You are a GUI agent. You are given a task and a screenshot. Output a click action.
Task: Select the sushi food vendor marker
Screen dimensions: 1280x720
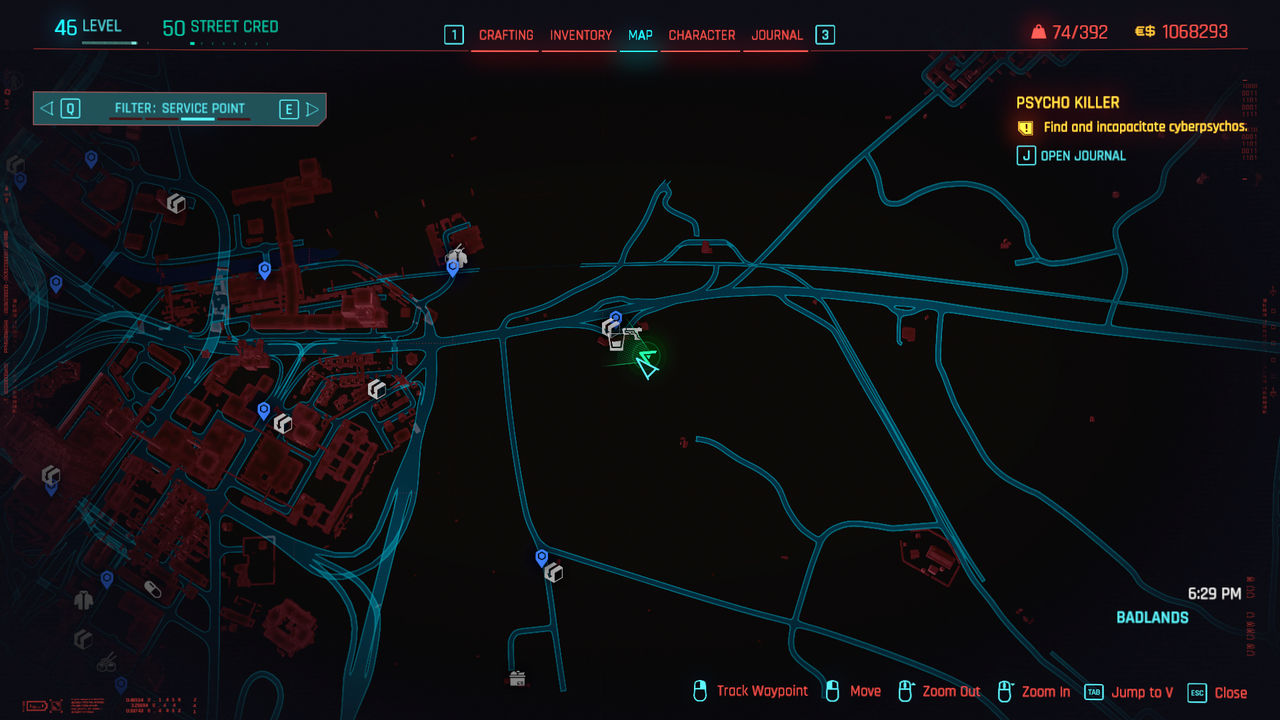pyautogui.click(x=105, y=661)
